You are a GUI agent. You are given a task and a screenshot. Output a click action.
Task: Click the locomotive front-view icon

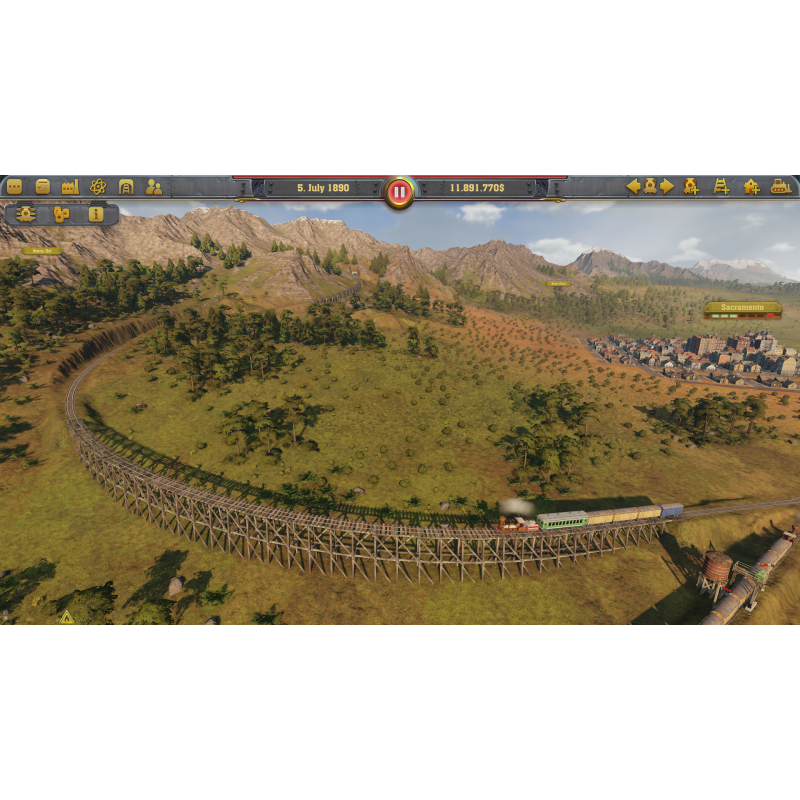pyautogui.click(x=26, y=214)
